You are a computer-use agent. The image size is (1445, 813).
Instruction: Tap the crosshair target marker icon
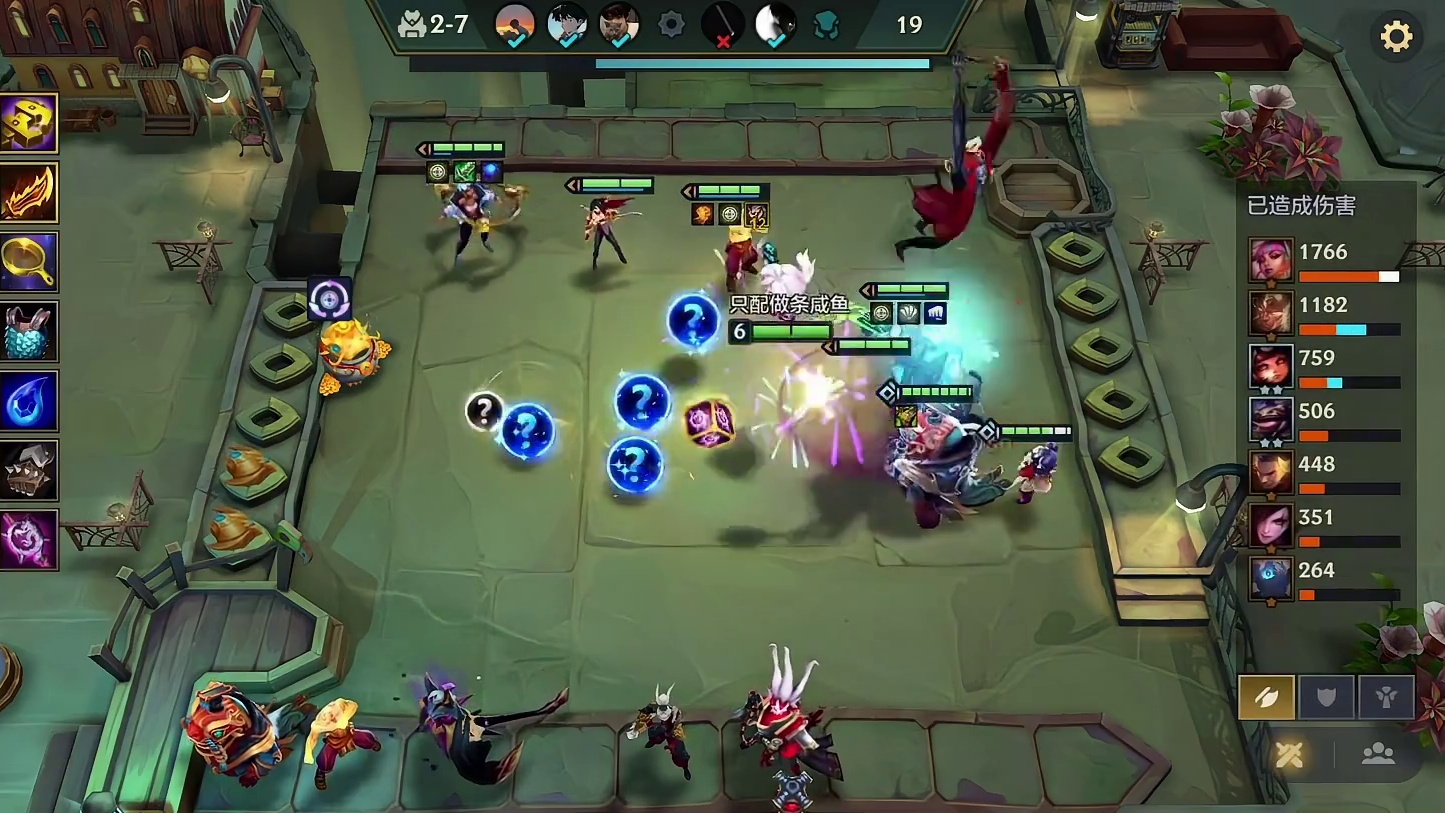coord(329,298)
